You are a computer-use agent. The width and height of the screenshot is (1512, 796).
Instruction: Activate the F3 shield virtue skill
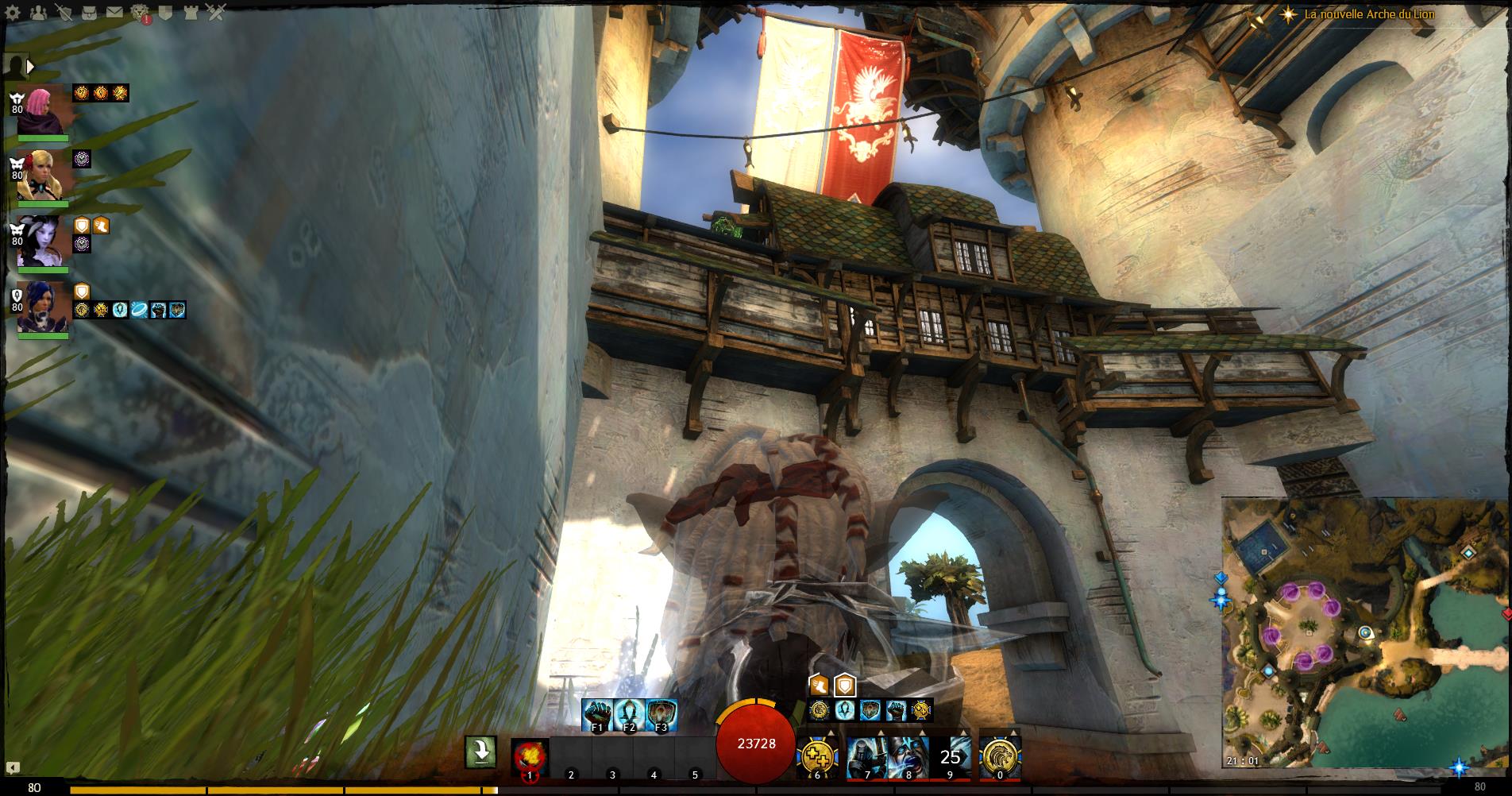click(x=661, y=714)
